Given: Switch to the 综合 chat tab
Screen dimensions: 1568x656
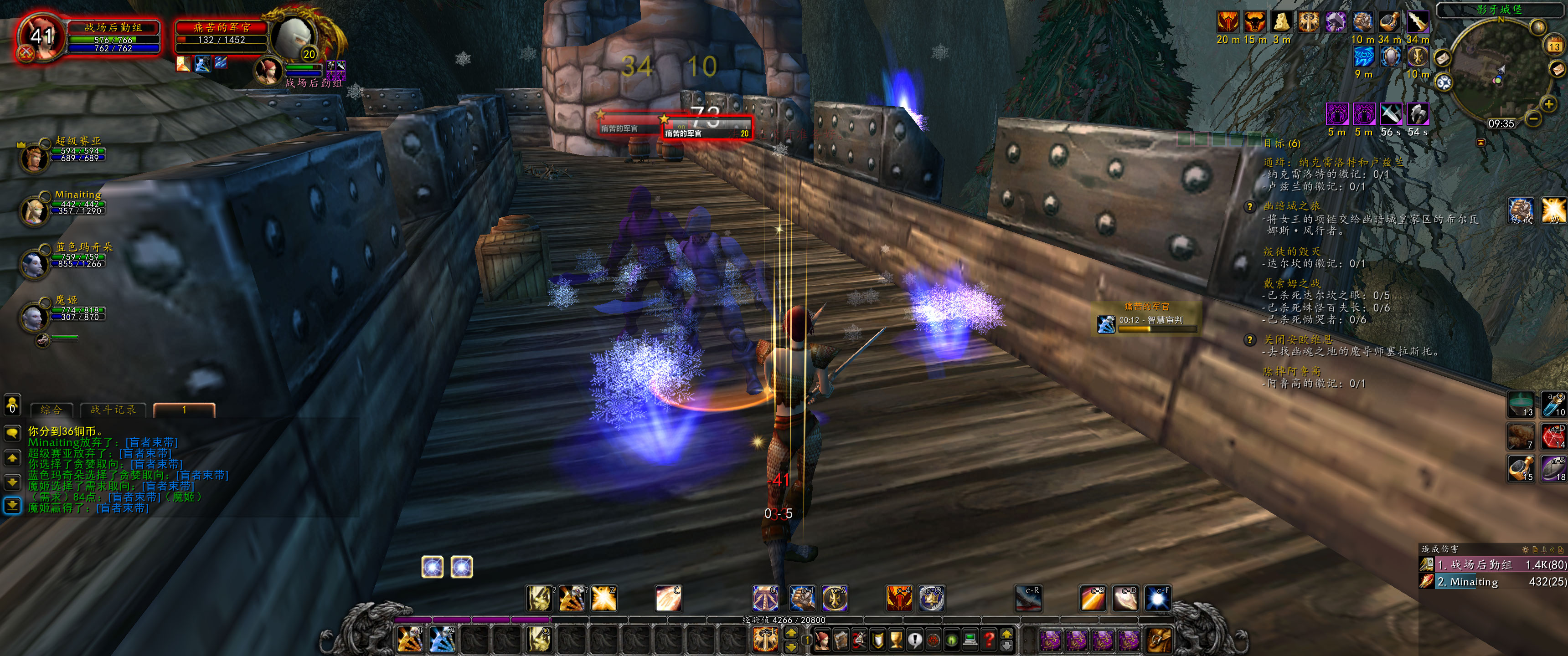Looking at the screenshot, I should coord(52,410).
